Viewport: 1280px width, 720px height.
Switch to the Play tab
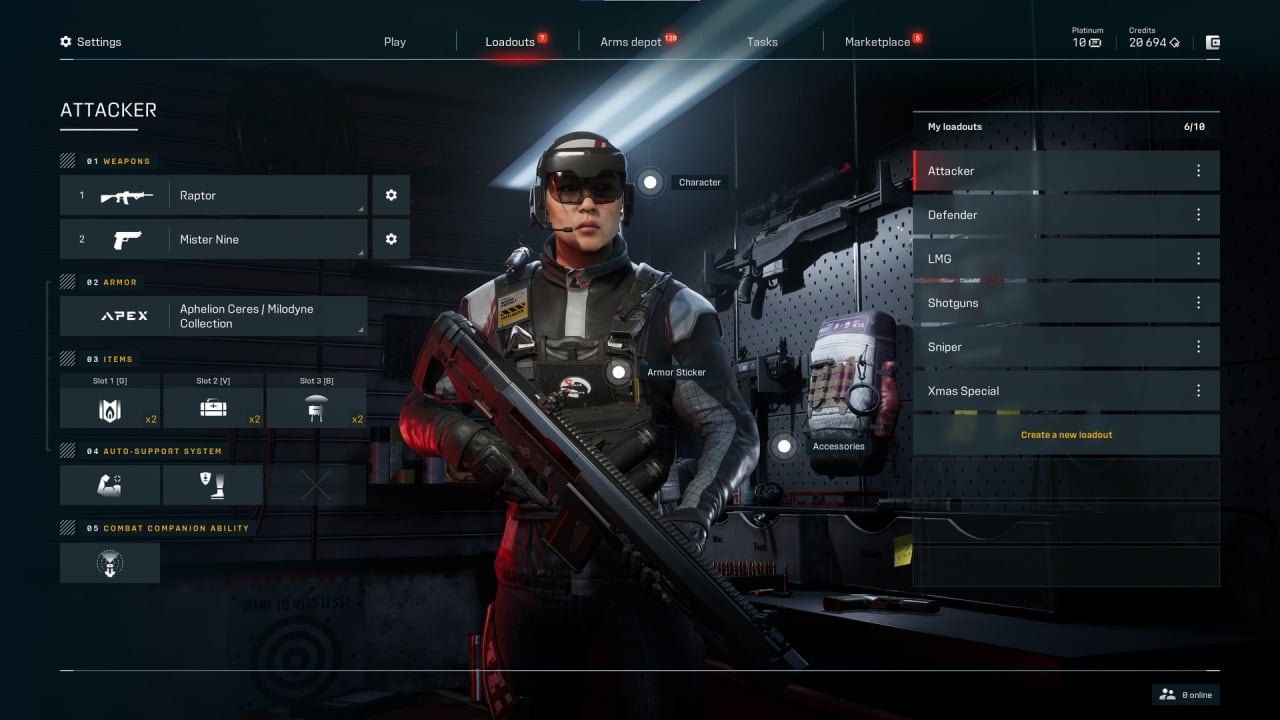(x=395, y=42)
